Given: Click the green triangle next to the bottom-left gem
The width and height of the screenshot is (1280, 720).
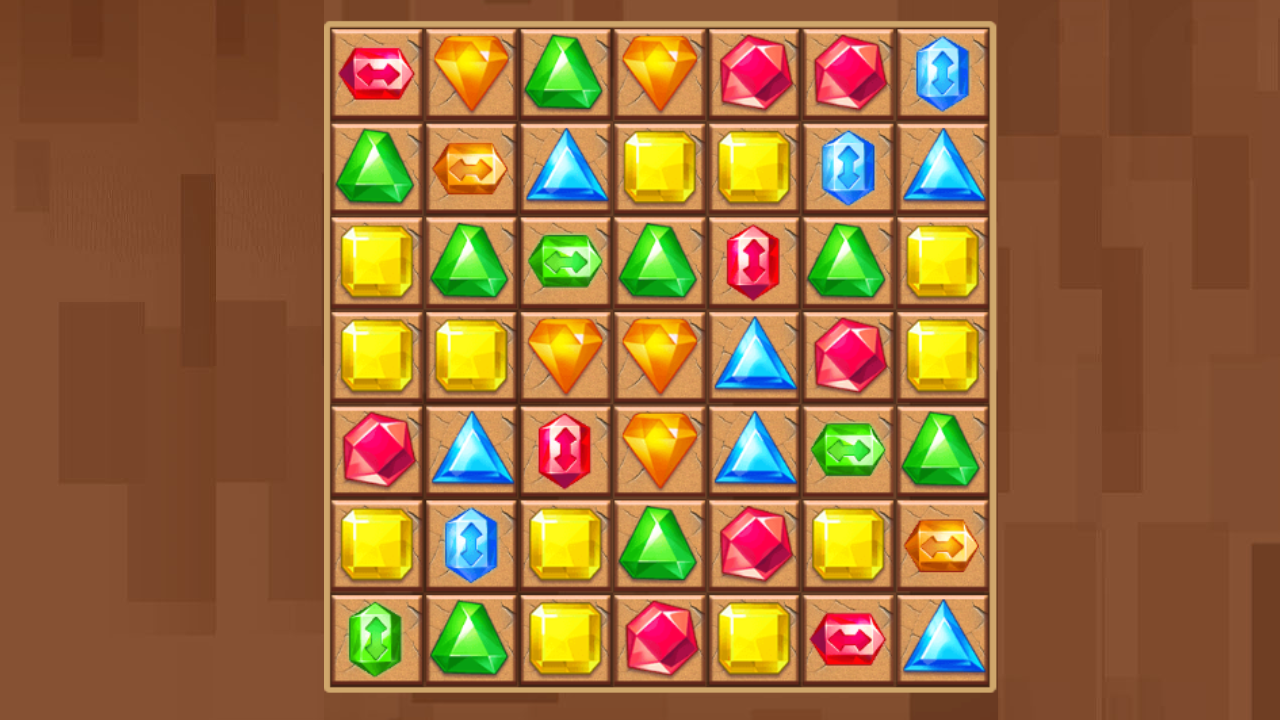Looking at the screenshot, I should 471,639.
